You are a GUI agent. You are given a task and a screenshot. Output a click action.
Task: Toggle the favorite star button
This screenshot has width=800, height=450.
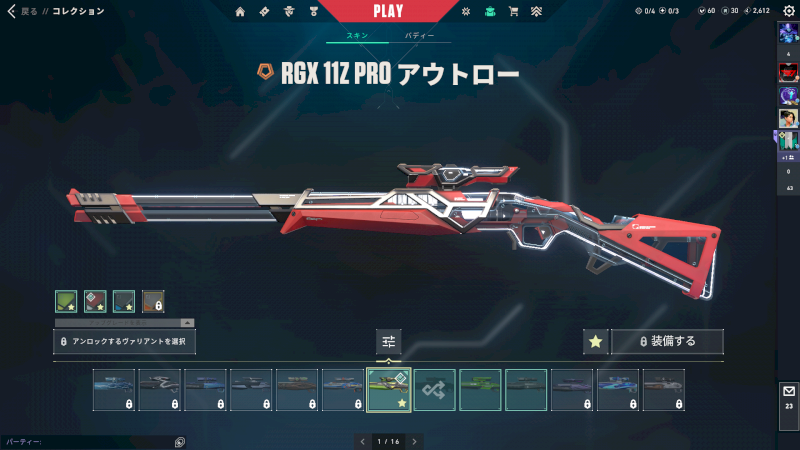coord(595,342)
